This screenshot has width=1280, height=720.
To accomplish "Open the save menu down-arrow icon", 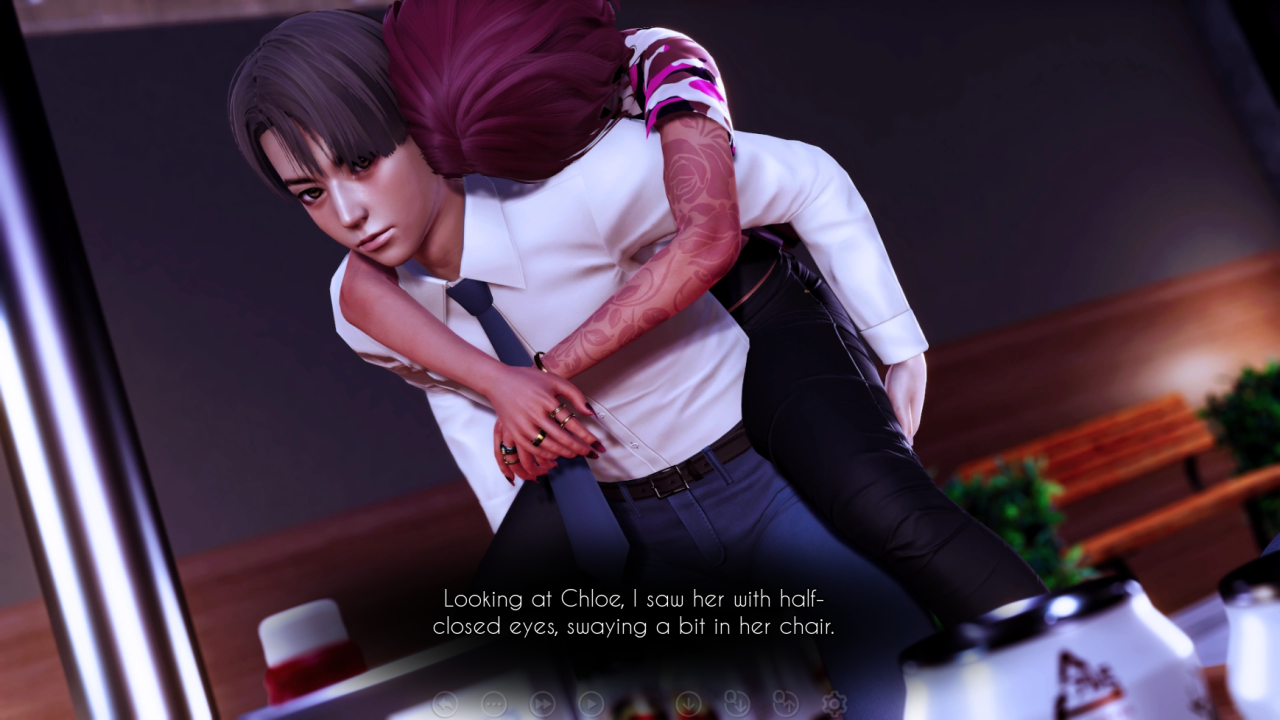I will [x=688, y=704].
